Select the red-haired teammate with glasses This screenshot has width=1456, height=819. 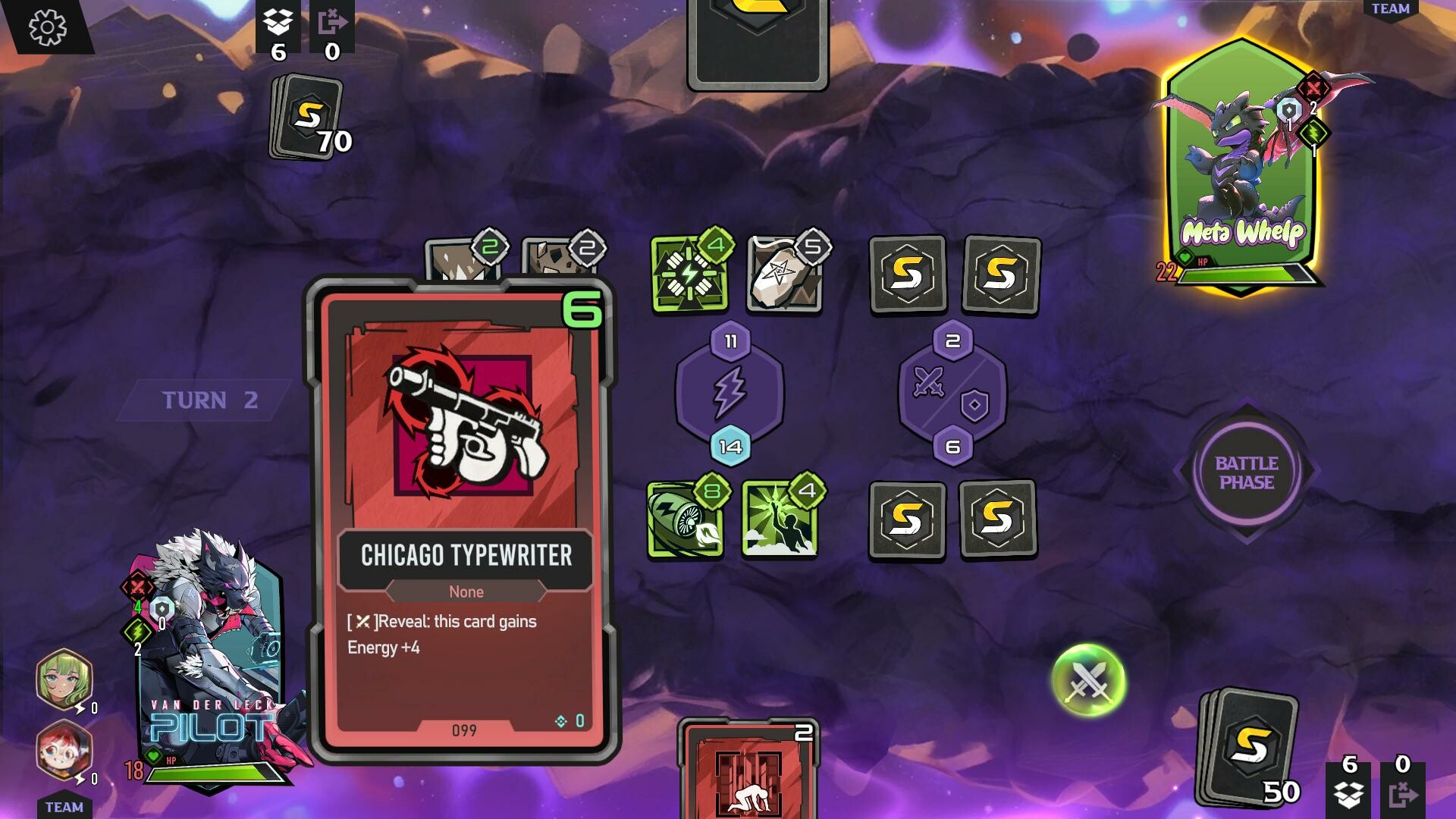[64, 751]
